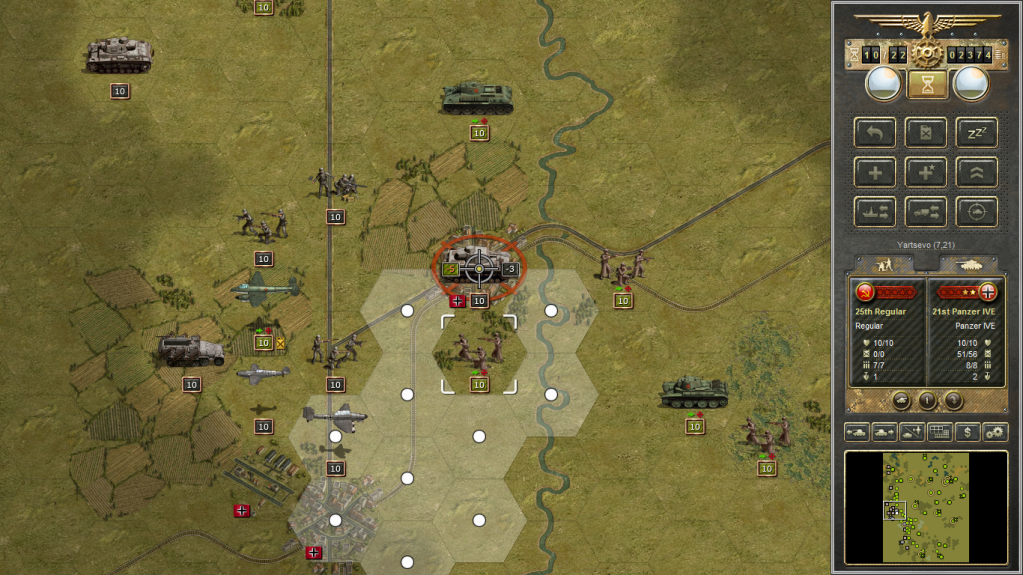Put the unit to sleep (Zzz button)
This screenshot has width=1023, height=575.
(976, 133)
